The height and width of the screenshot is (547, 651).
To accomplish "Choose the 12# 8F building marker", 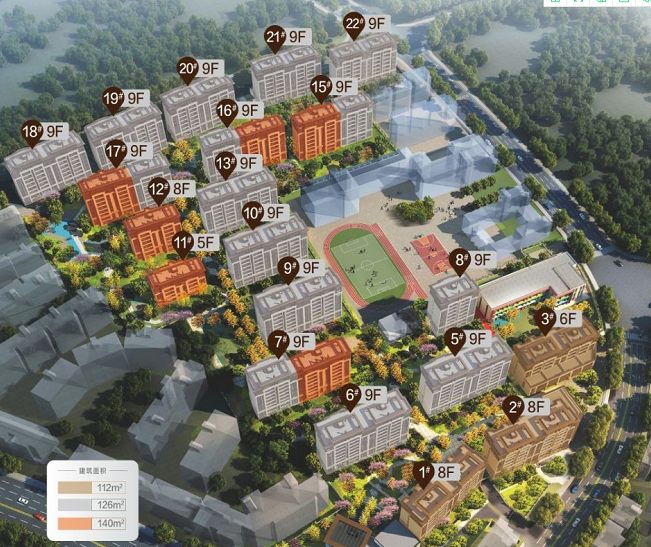I will click(x=170, y=188).
